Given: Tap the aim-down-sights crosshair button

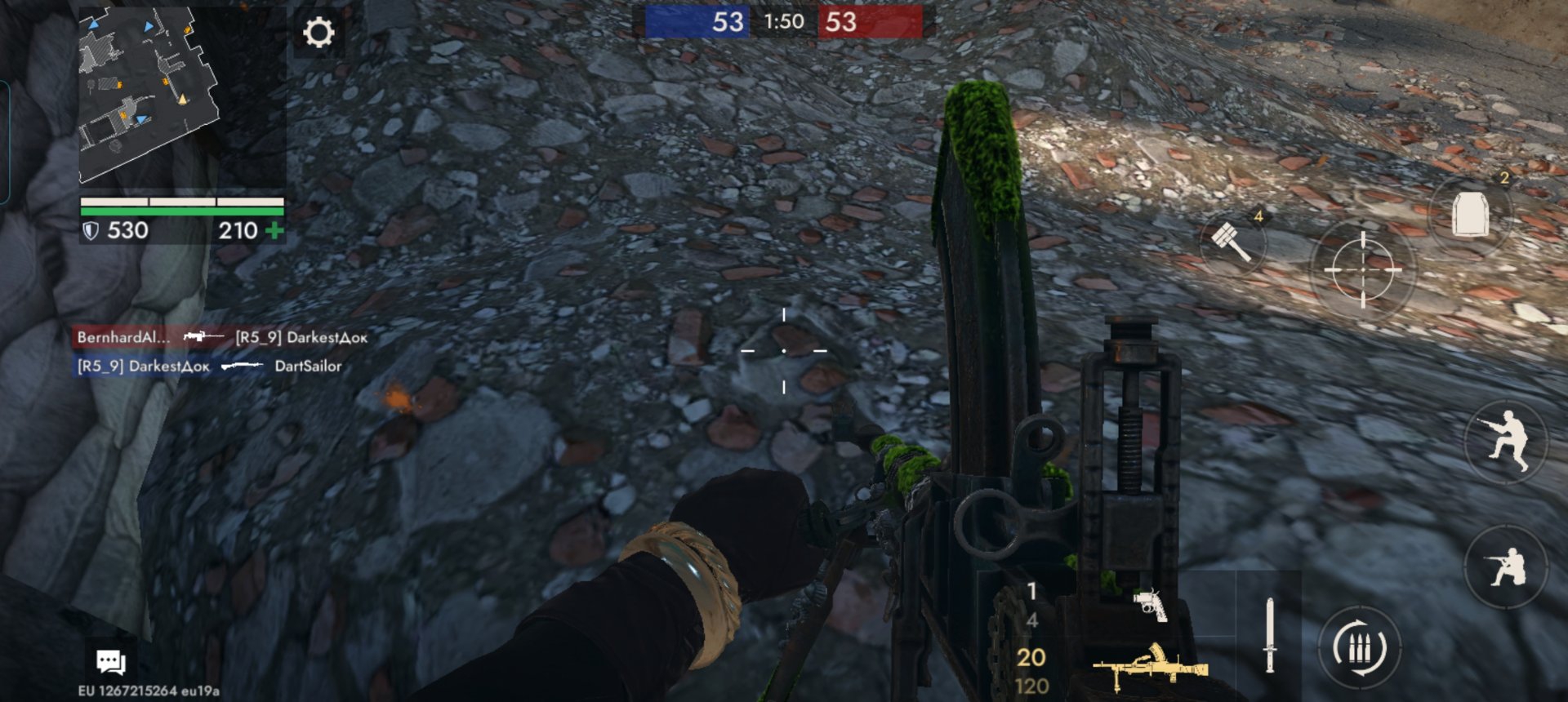Looking at the screenshot, I should (1362, 269).
